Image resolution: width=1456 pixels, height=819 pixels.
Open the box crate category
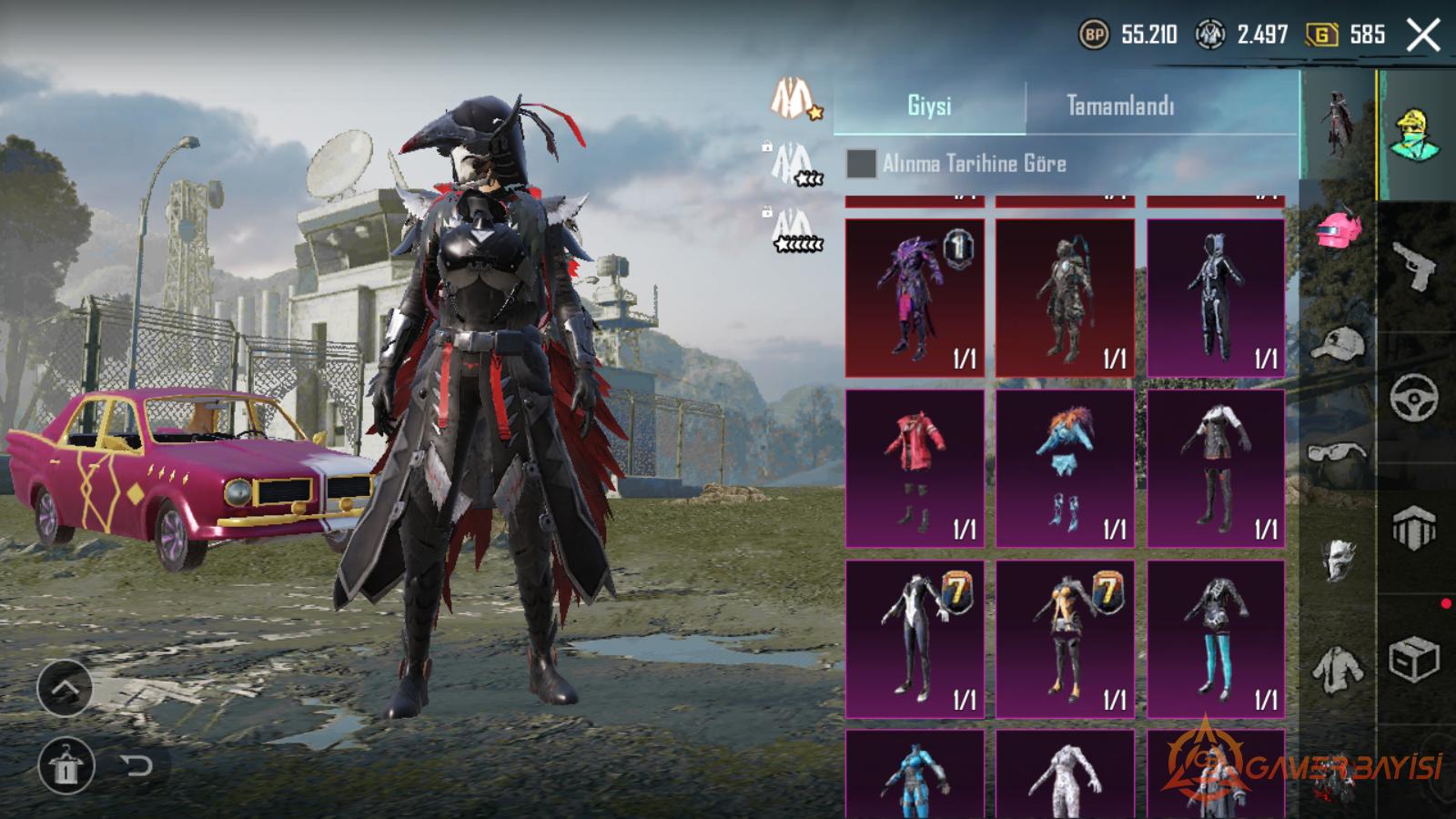[1414, 660]
